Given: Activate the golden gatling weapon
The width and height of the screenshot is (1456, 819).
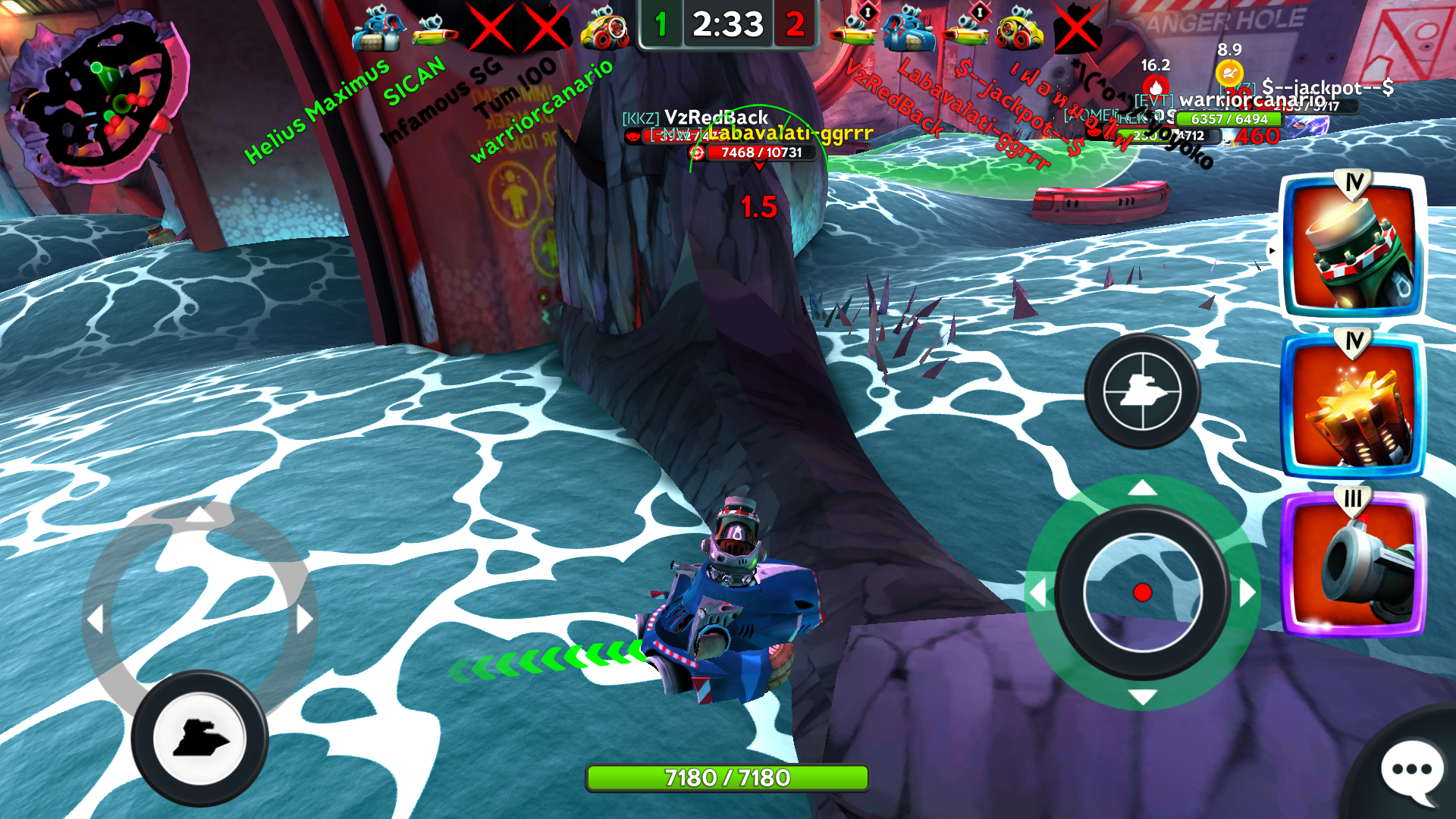Looking at the screenshot, I should point(1353,407).
